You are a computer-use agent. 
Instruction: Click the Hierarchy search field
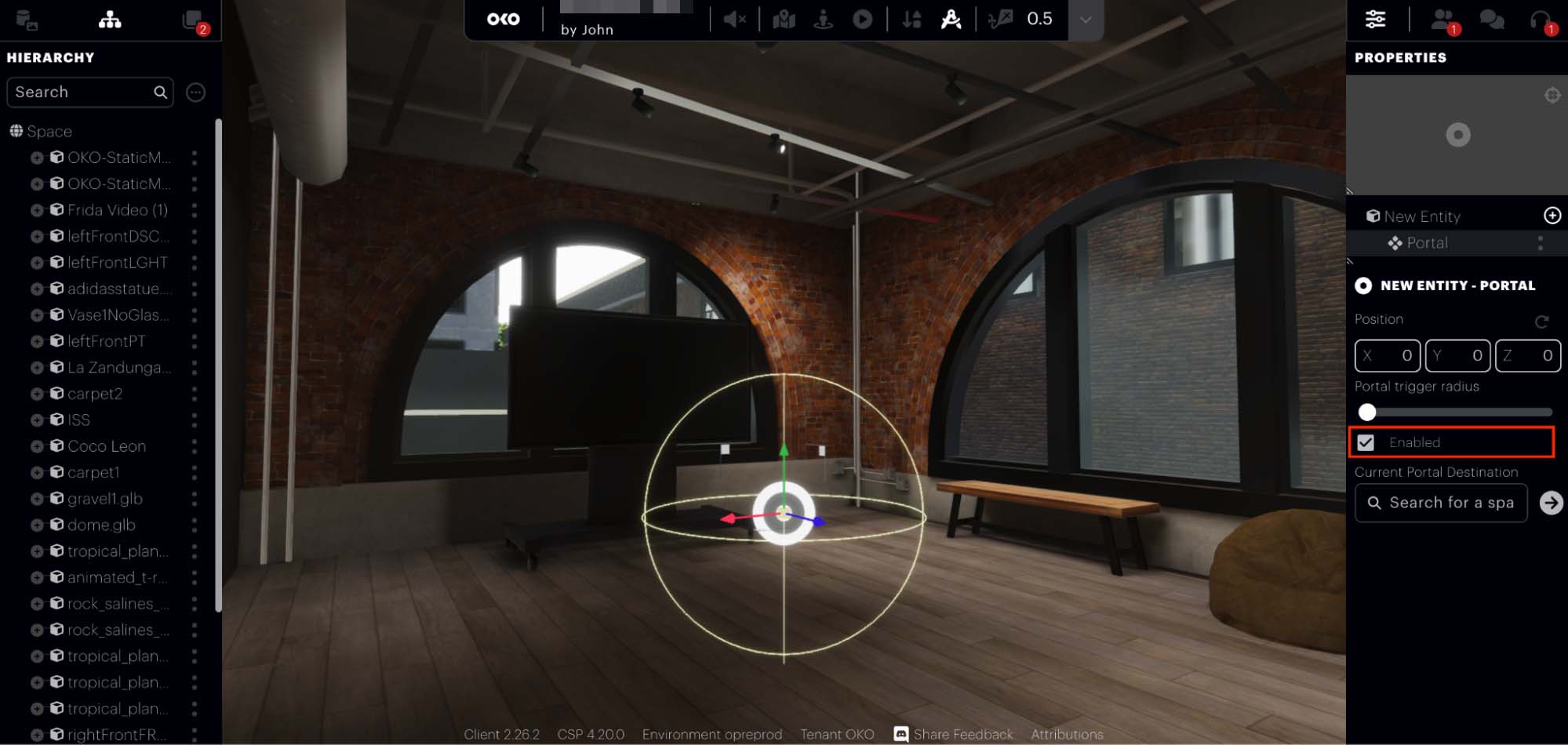point(82,93)
